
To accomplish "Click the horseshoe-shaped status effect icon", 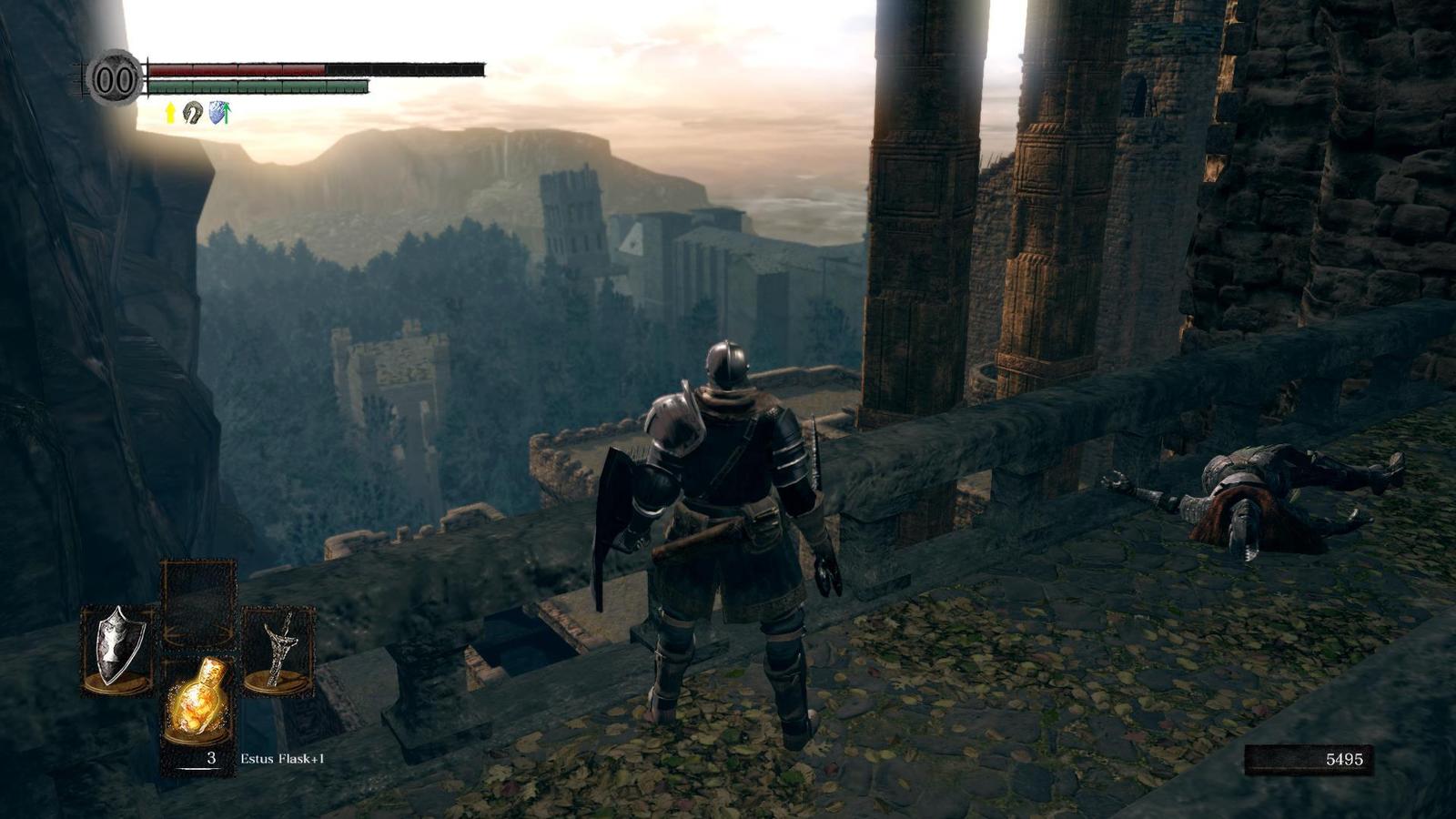I will [x=193, y=113].
